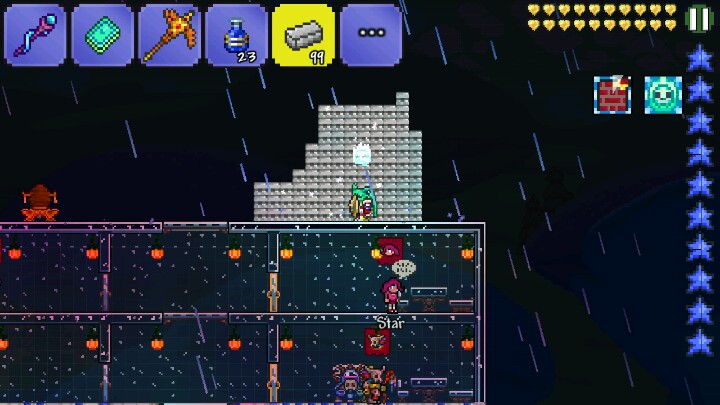
Task: Tap the teal wisp face buff icon
Action: [662, 95]
